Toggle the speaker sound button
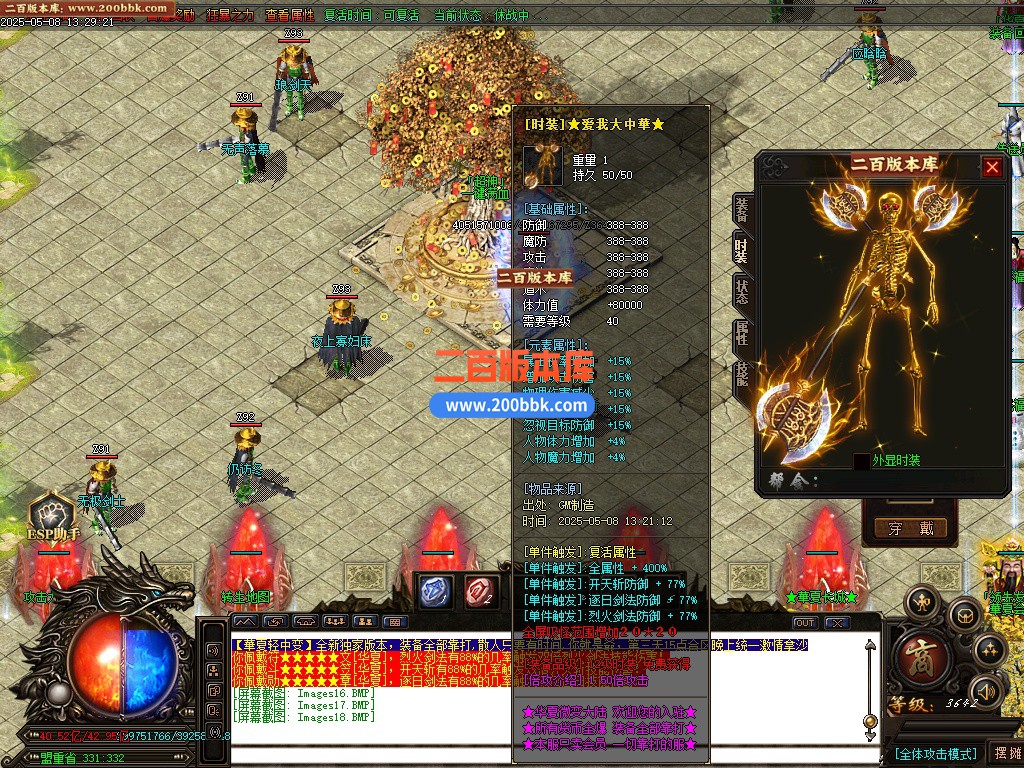This screenshot has width=1024, height=768. tap(987, 690)
